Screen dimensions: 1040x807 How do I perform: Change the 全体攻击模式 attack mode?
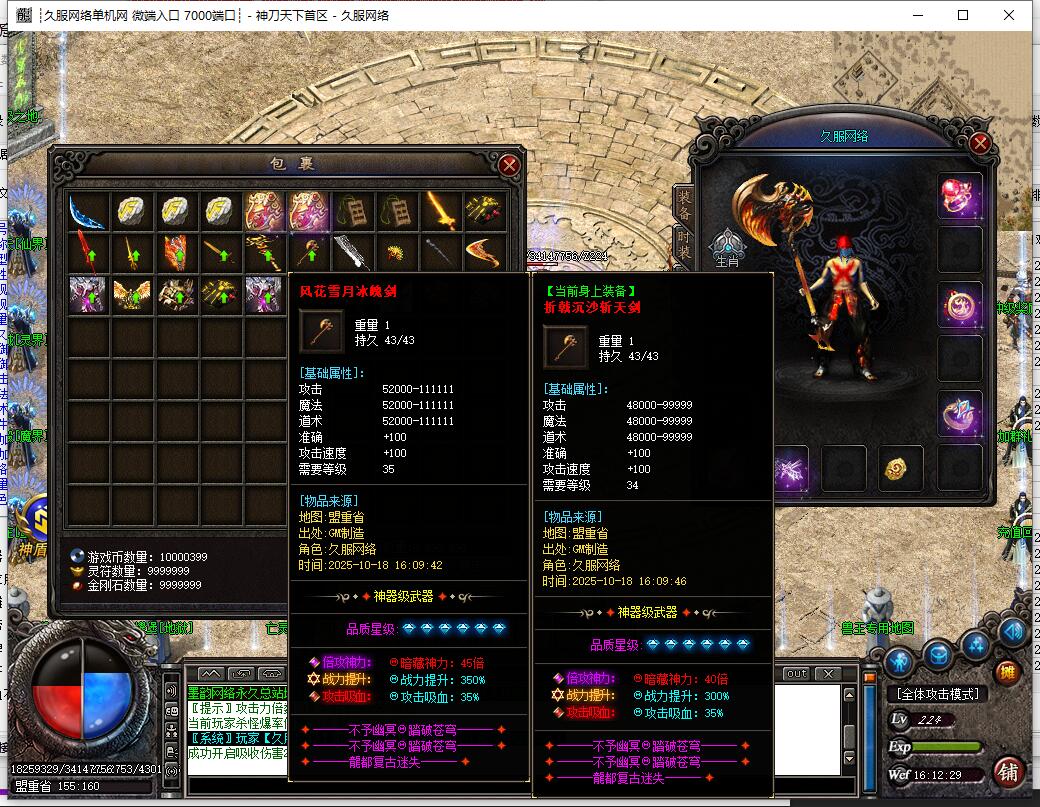click(937, 694)
